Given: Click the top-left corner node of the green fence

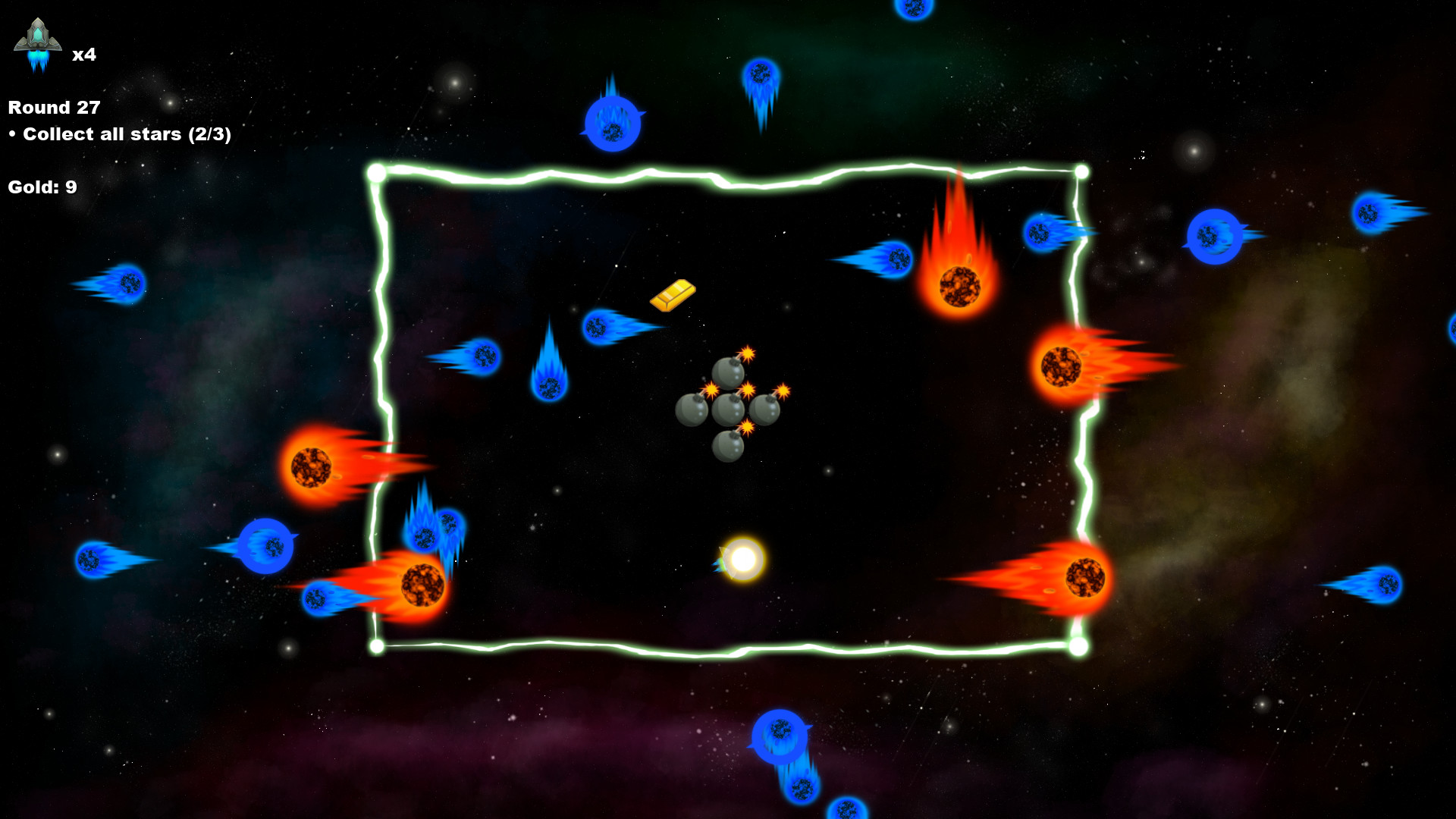Looking at the screenshot, I should 376,171.
